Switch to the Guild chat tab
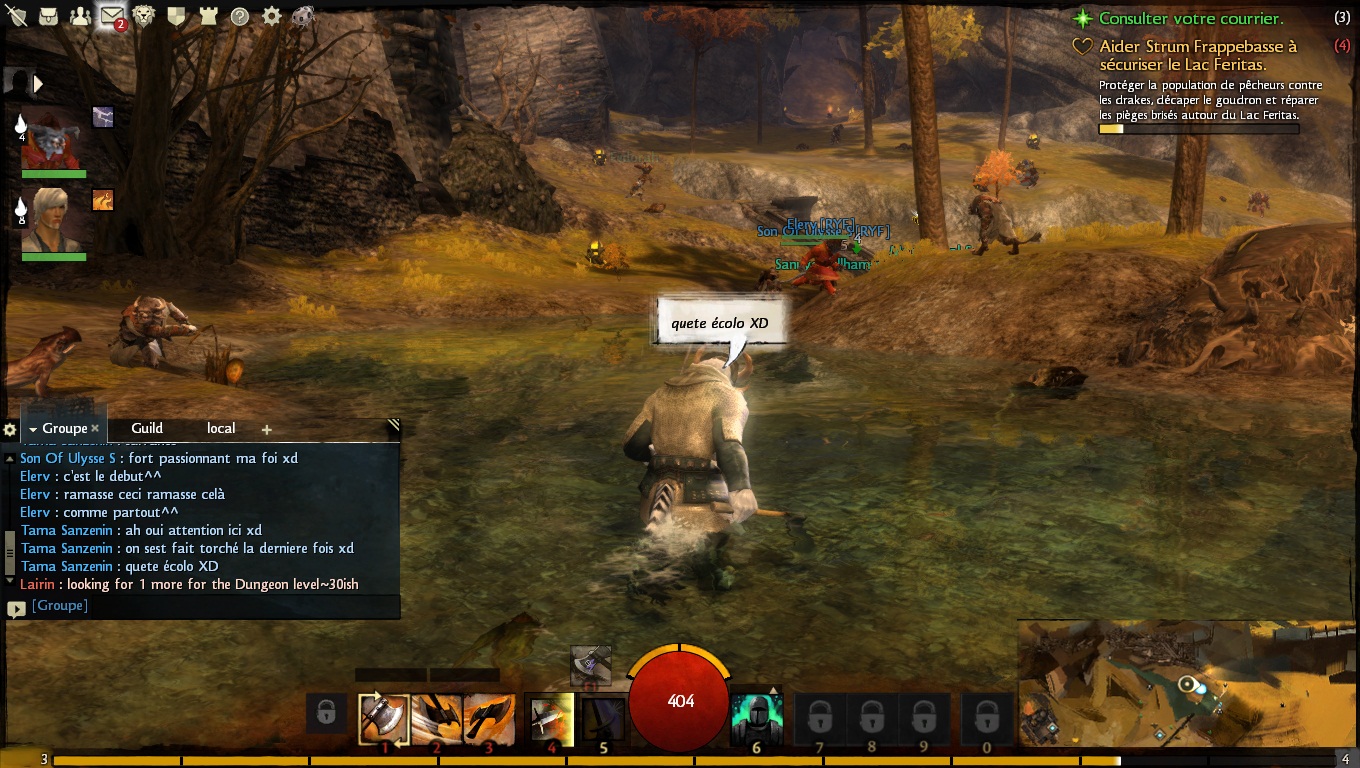The height and width of the screenshot is (768, 1360). point(147,428)
